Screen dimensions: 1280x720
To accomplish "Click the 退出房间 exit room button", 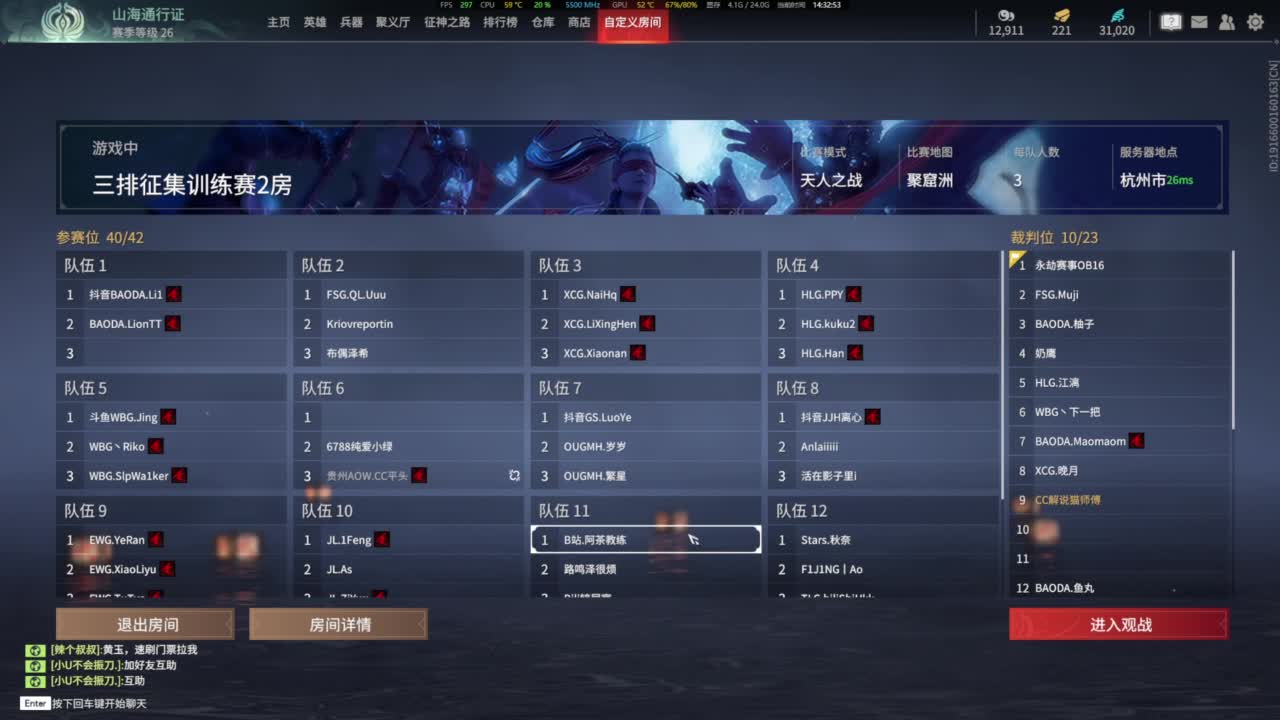I will click(146, 623).
